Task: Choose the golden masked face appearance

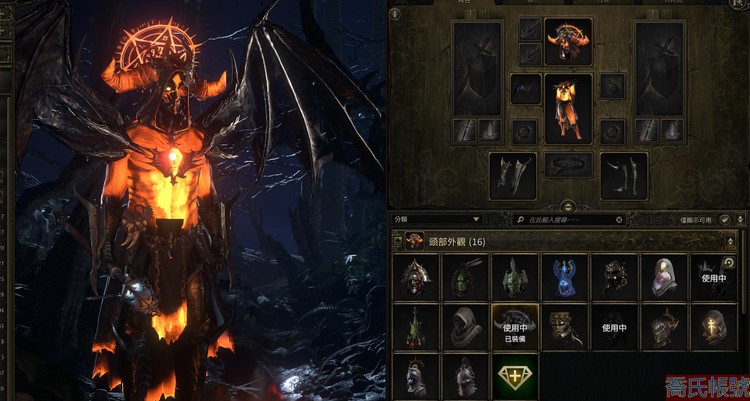Action: coord(564,327)
